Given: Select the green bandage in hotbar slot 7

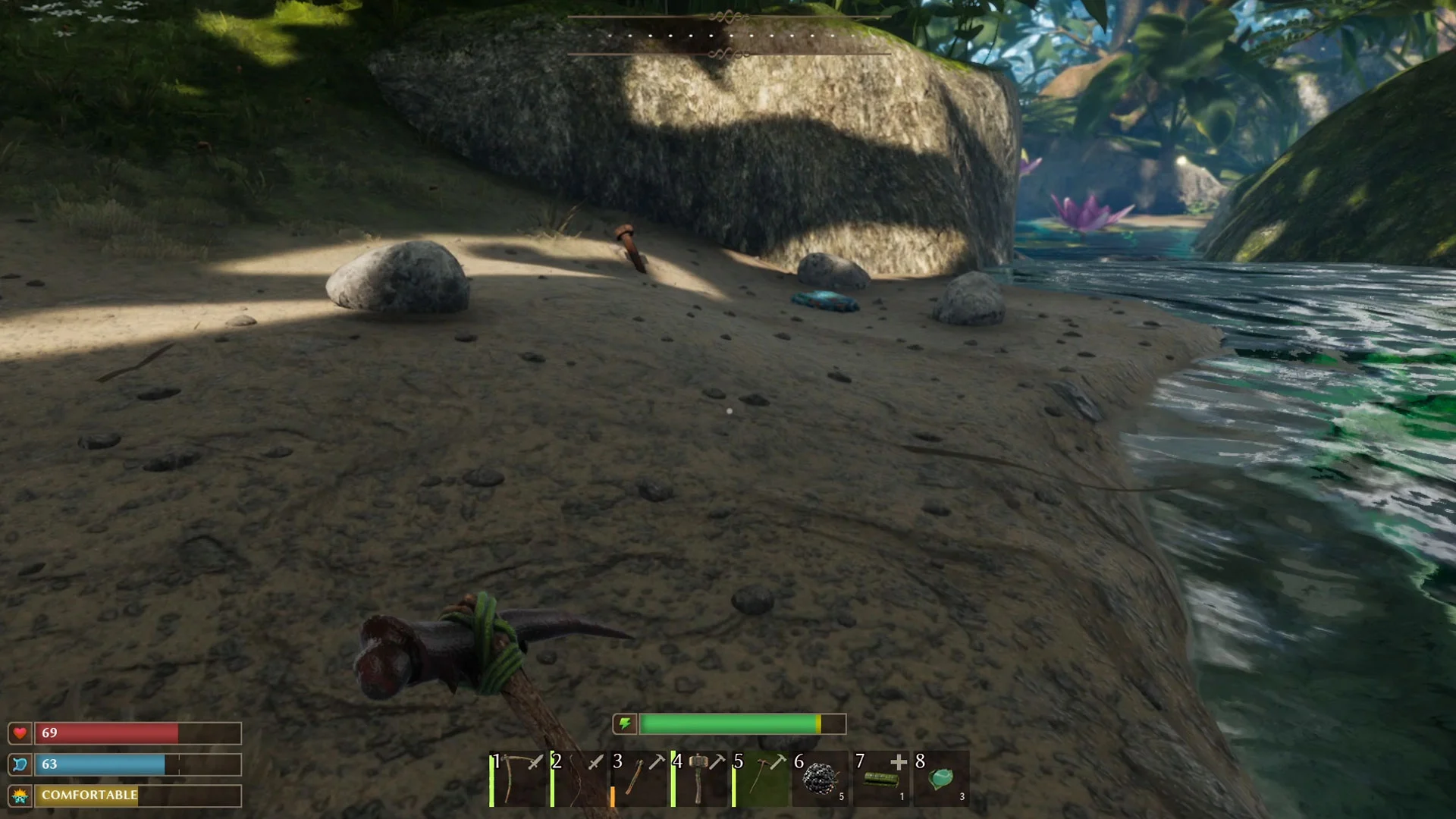Looking at the screenshot, I should [x=880, y=779].
